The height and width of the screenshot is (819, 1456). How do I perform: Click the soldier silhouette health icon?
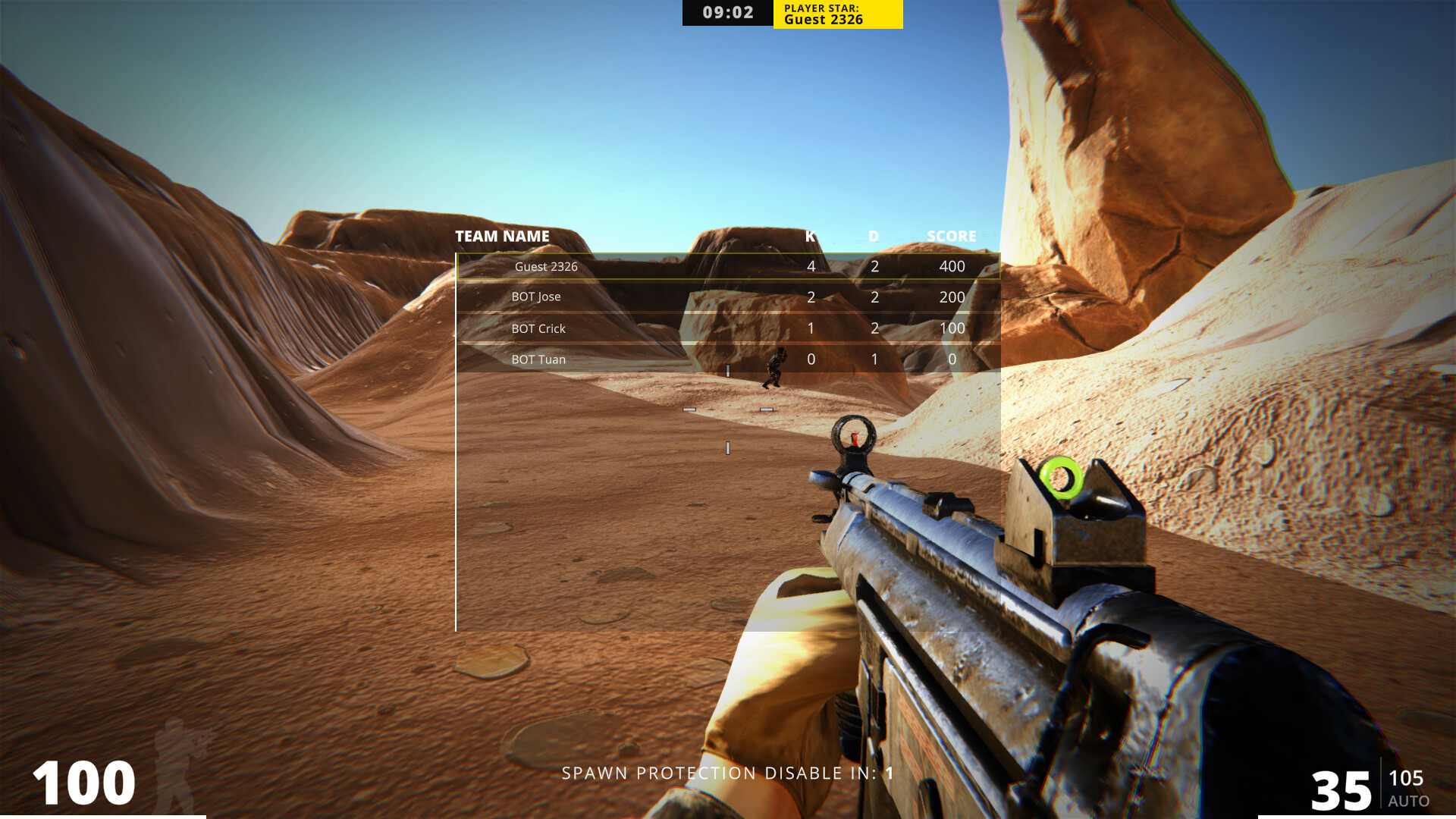click(x=180, y=763)
